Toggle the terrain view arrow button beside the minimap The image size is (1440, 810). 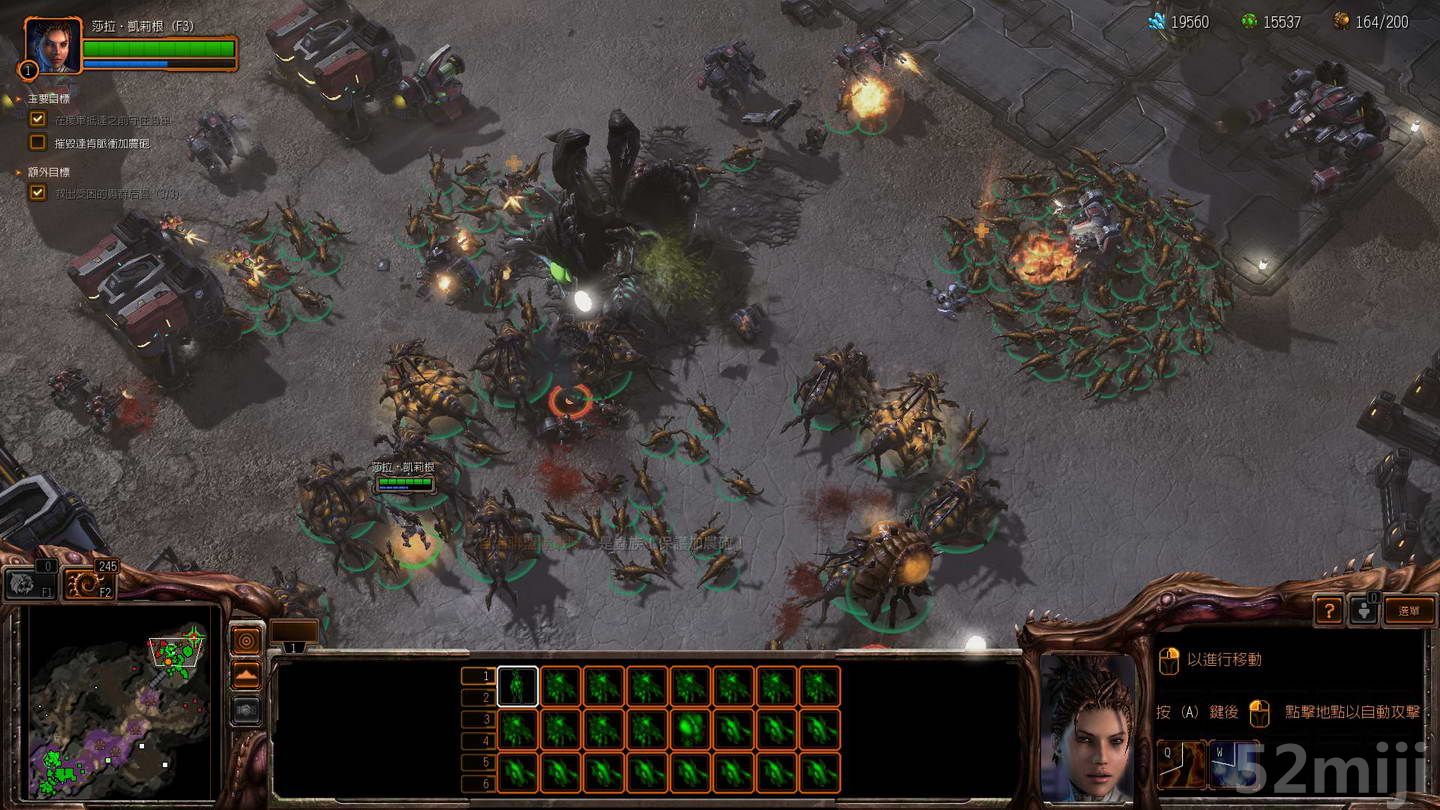tap(247, 676)
